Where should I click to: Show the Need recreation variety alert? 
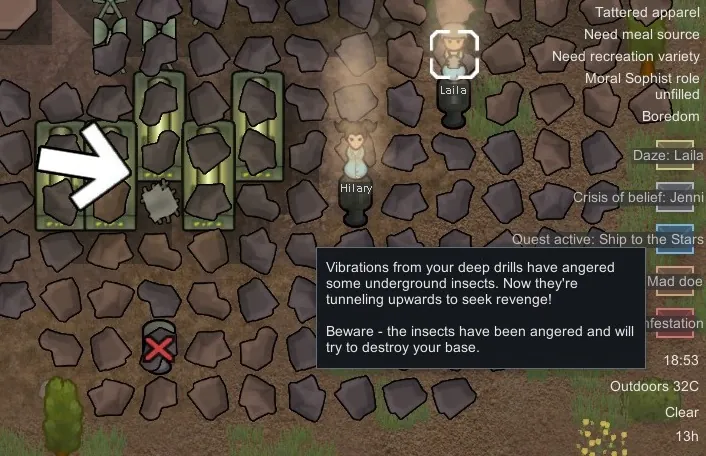(626, 56)
